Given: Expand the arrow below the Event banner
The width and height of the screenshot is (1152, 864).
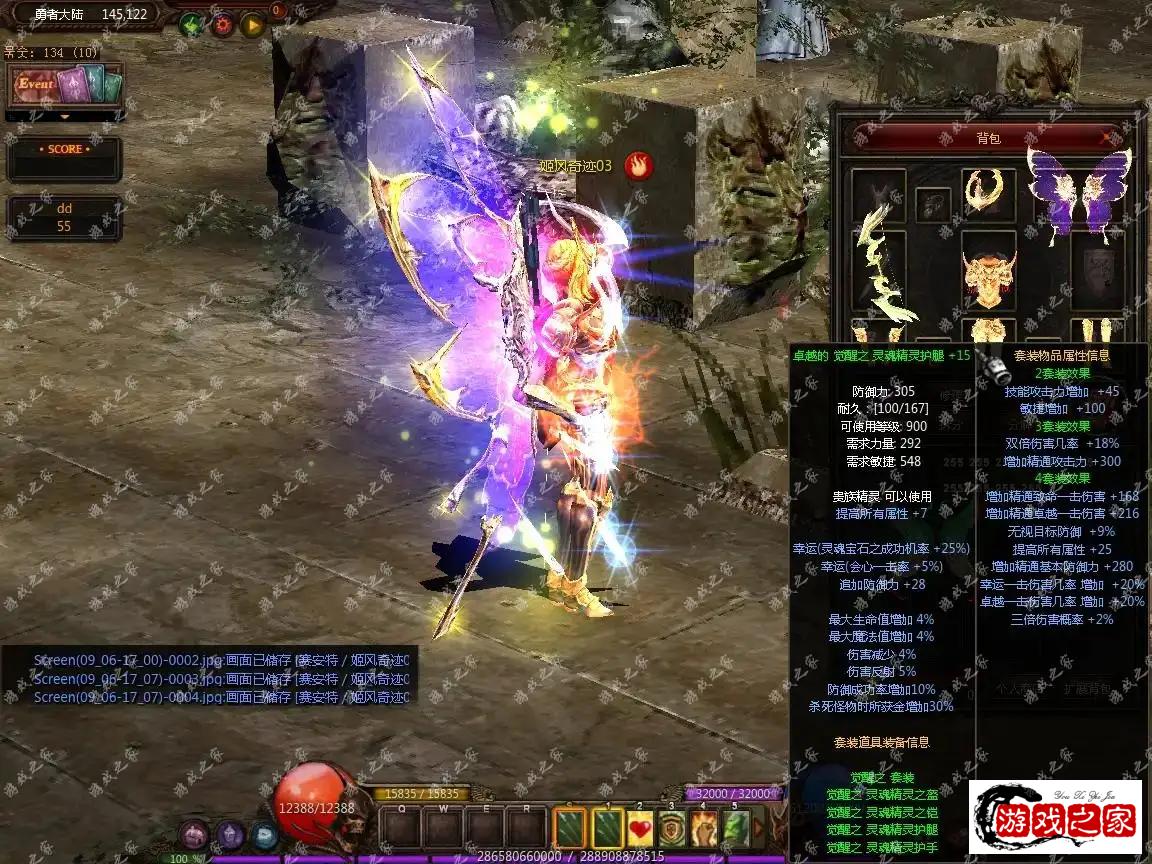Looking at the screenshot, I should (x=65, y=116).
